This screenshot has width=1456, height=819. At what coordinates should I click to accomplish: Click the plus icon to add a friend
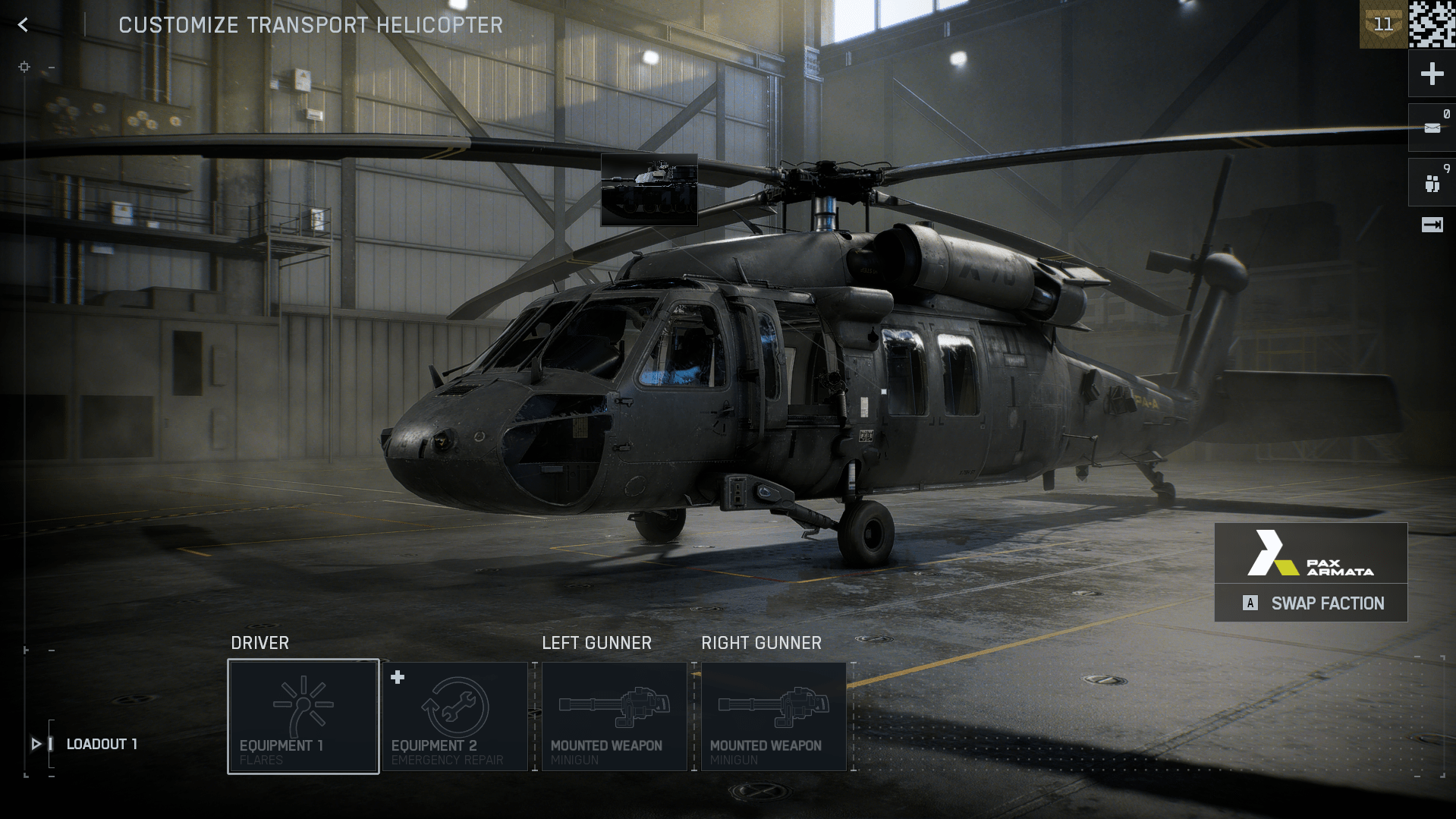1431,74
